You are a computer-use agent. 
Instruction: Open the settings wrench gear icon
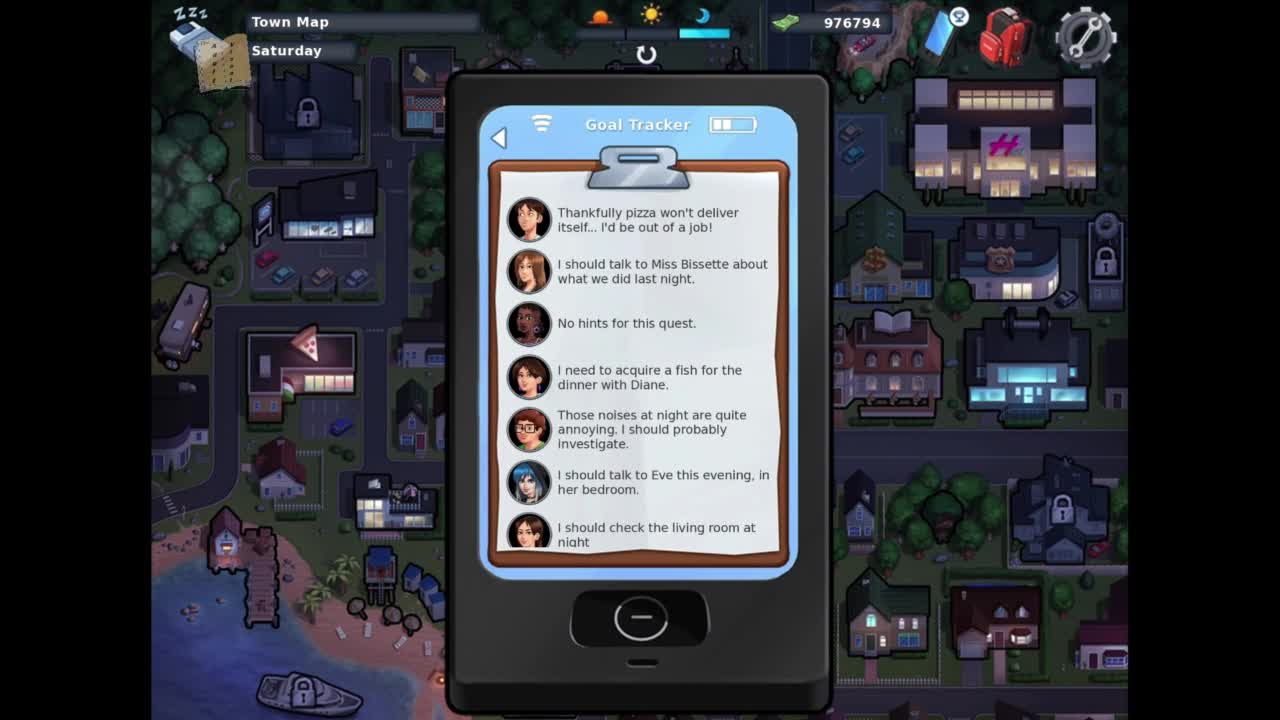click(x=1085, y=37)
